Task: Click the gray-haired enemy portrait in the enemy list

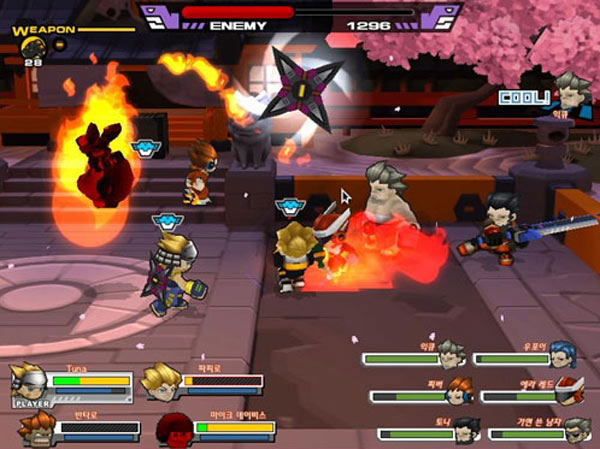Action: pos(451,355)
